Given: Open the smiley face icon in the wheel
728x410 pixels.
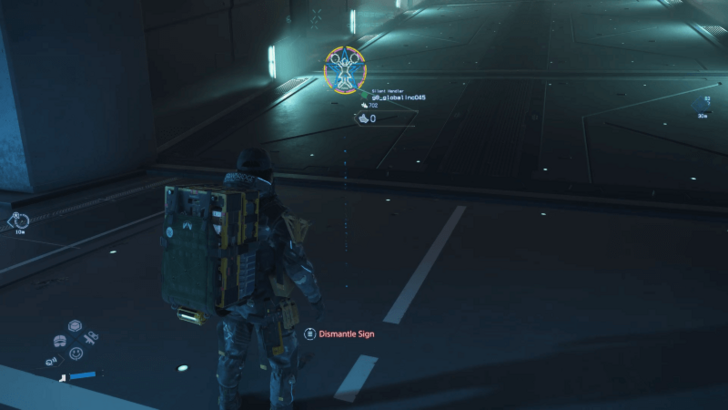Looking at the screenshot, I should tap(75, 353).
